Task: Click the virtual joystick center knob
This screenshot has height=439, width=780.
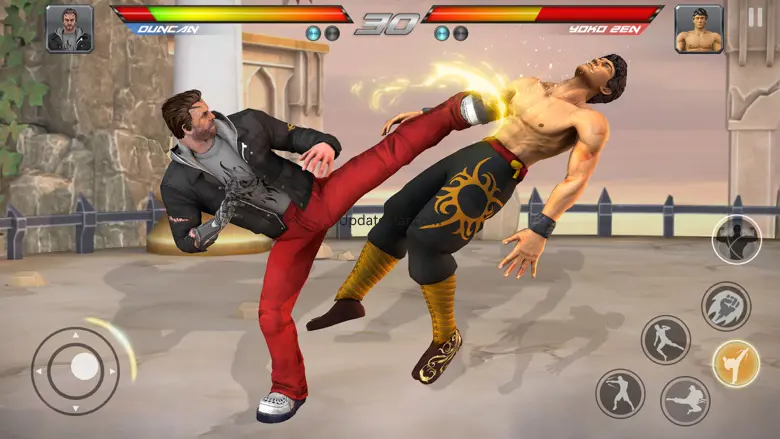Action: coord(85,367)
